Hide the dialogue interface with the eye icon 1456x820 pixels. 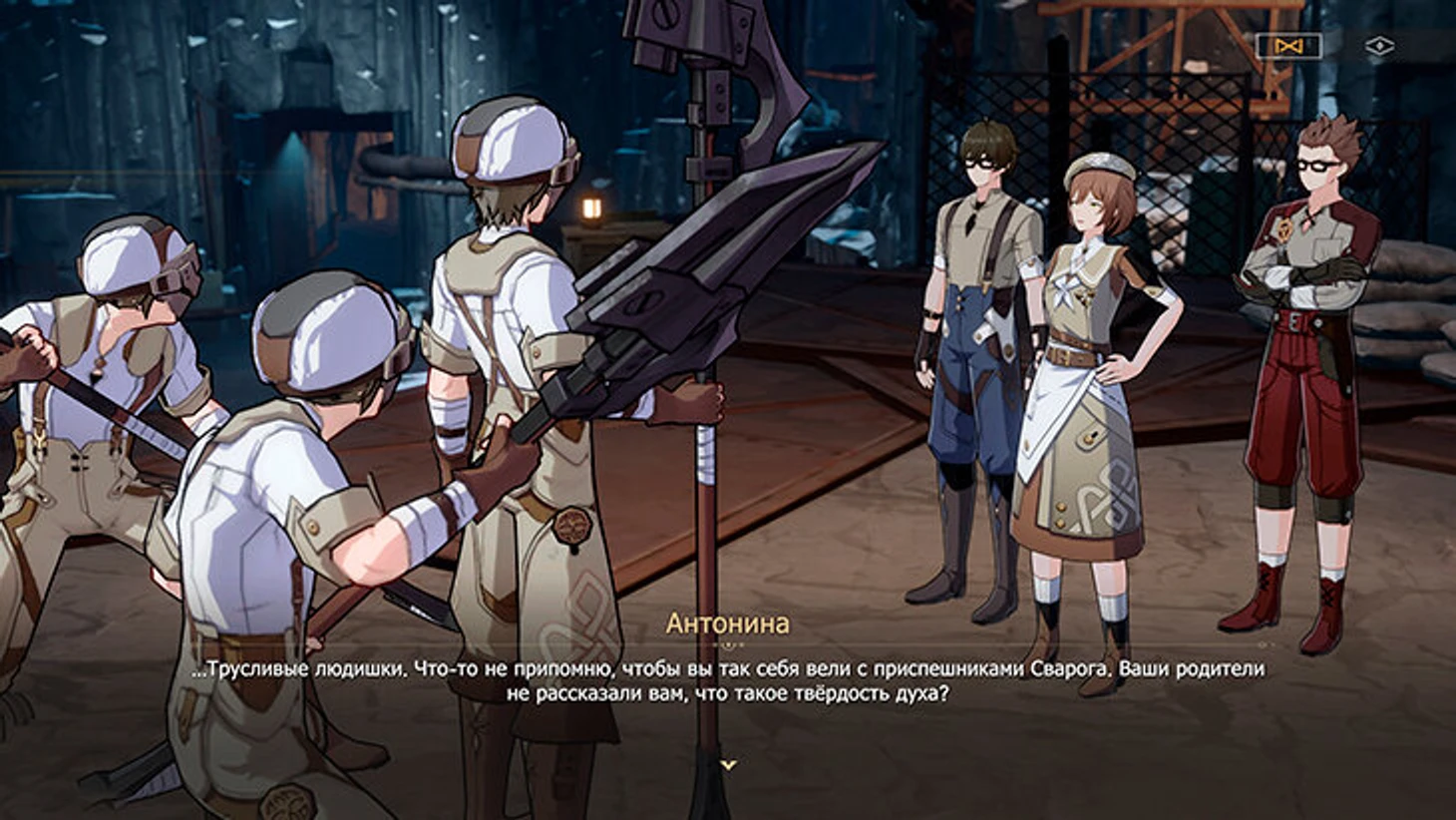[x=1379, y=46]
